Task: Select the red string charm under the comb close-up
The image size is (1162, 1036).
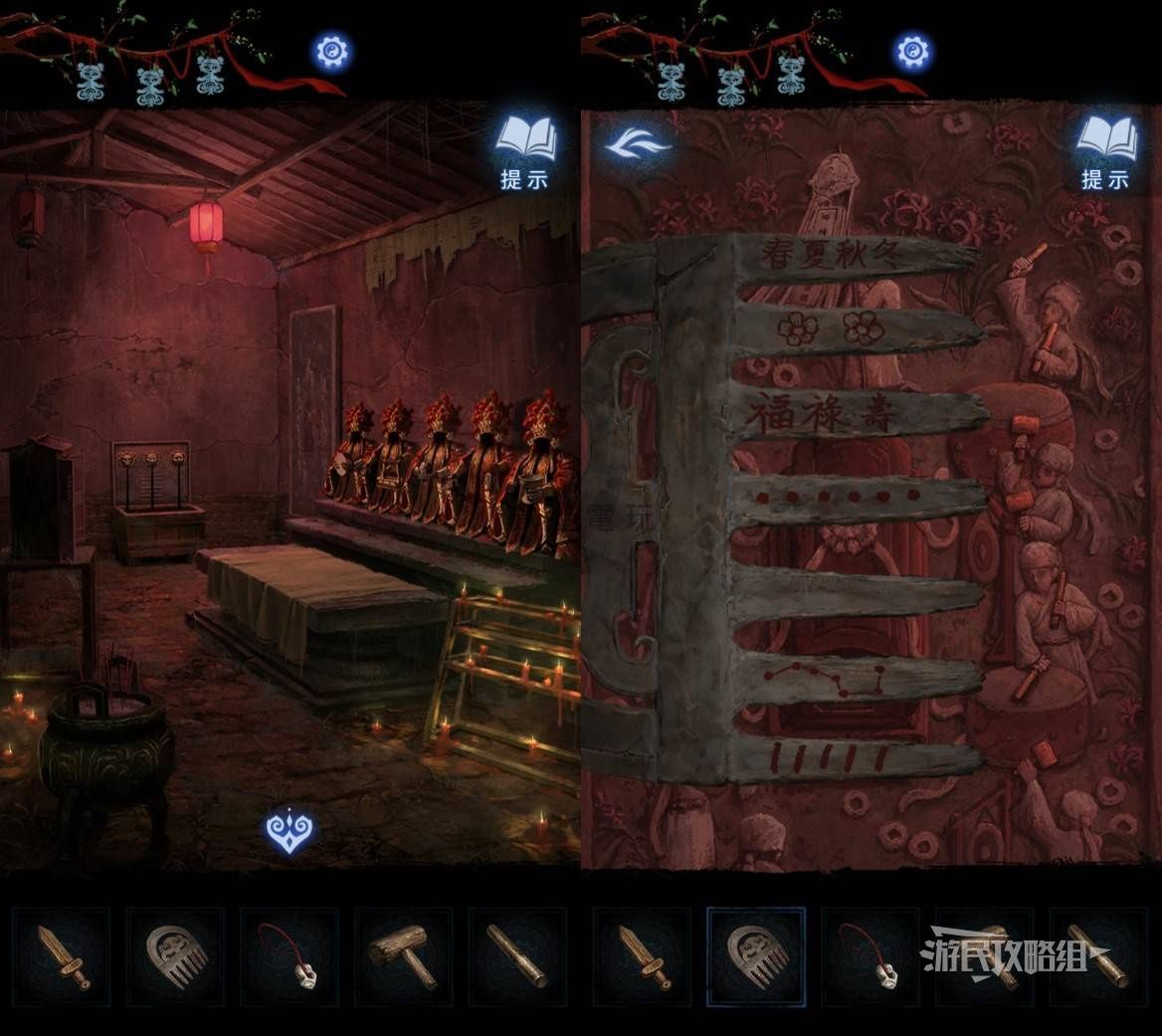Action: 870,955
